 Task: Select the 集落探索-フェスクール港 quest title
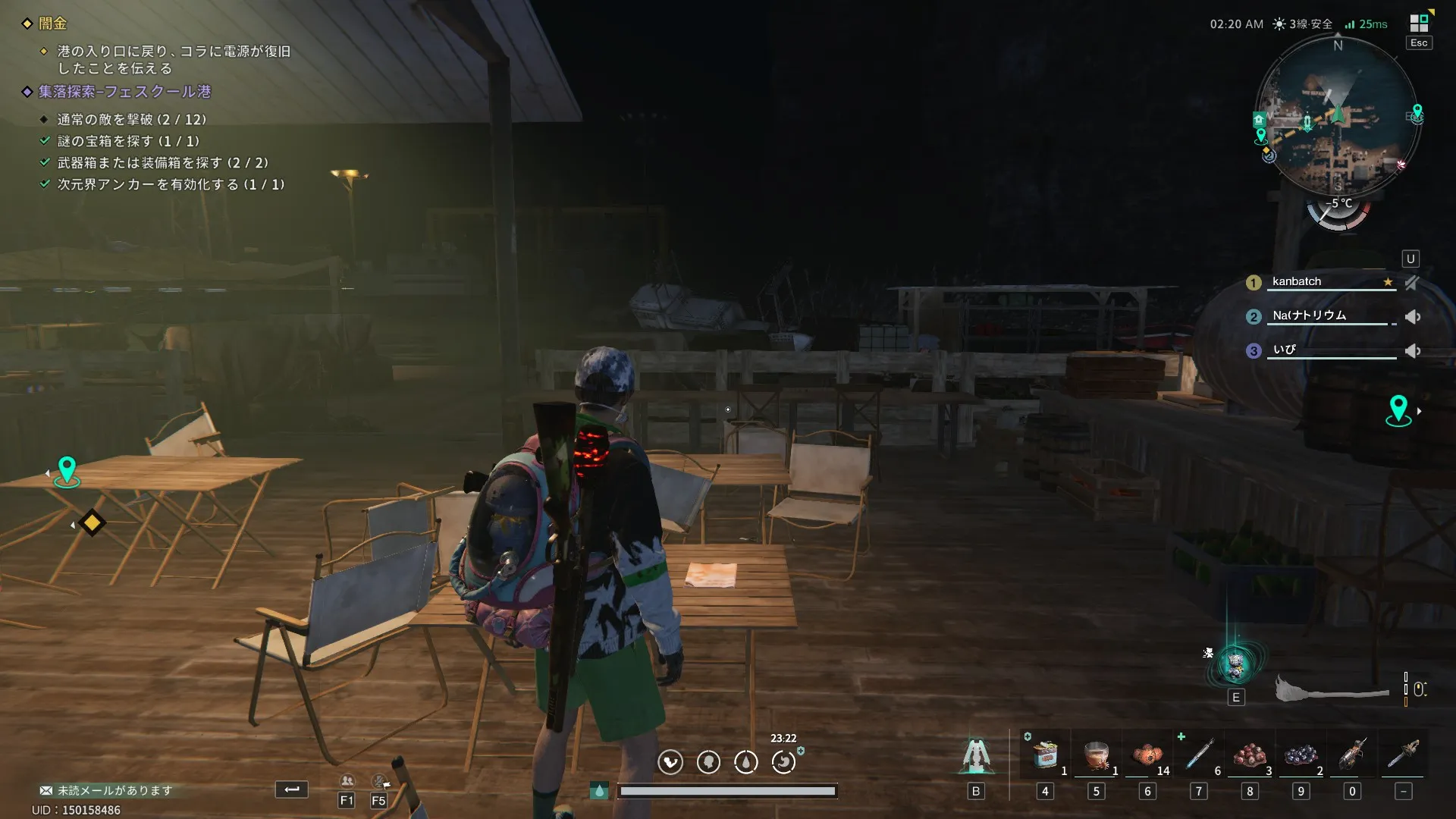pyautogui.click(x=124, y=92)
